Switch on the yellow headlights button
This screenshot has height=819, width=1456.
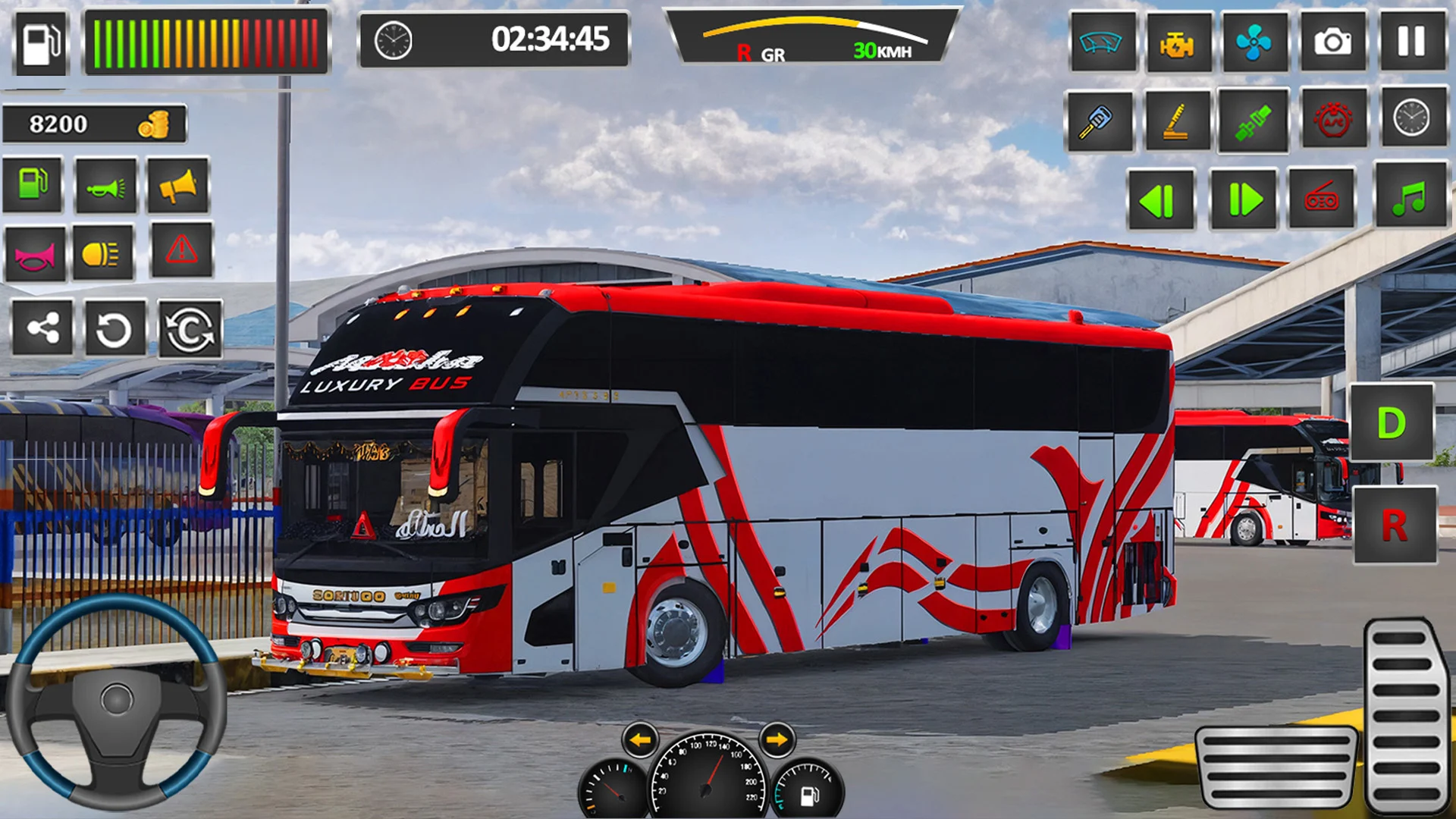102,254
